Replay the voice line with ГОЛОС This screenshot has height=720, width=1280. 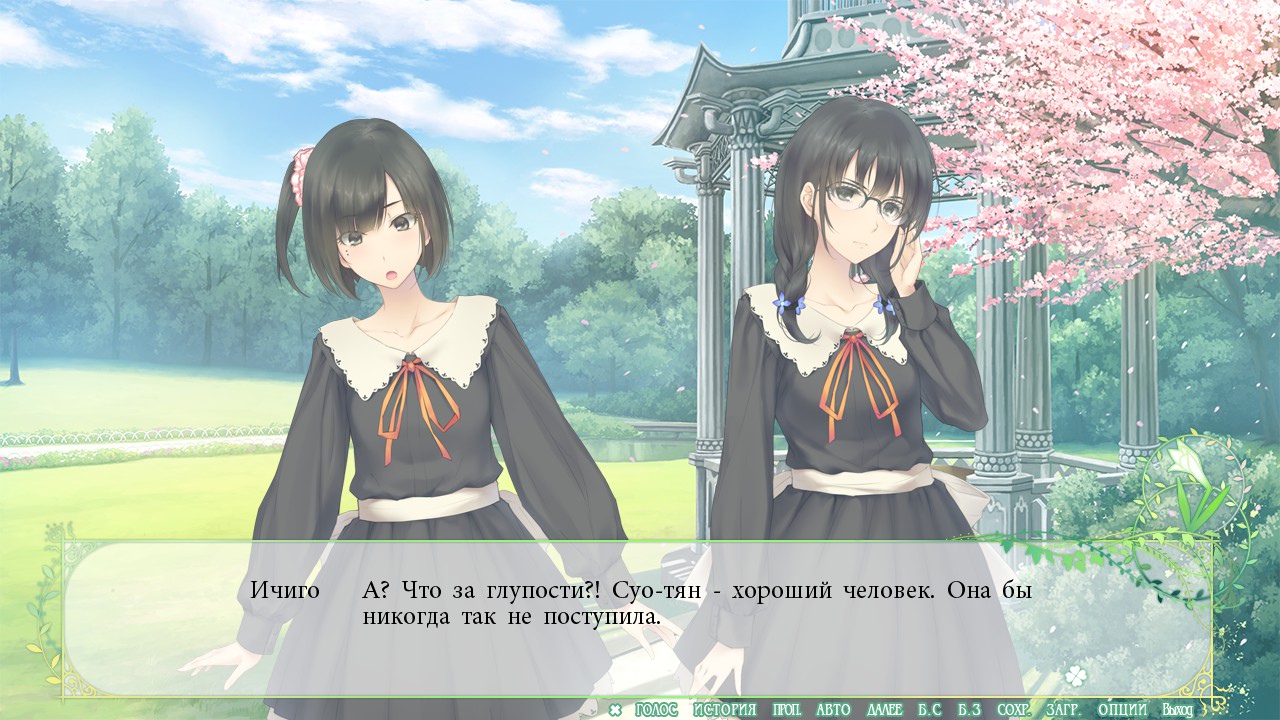[656, 710]
